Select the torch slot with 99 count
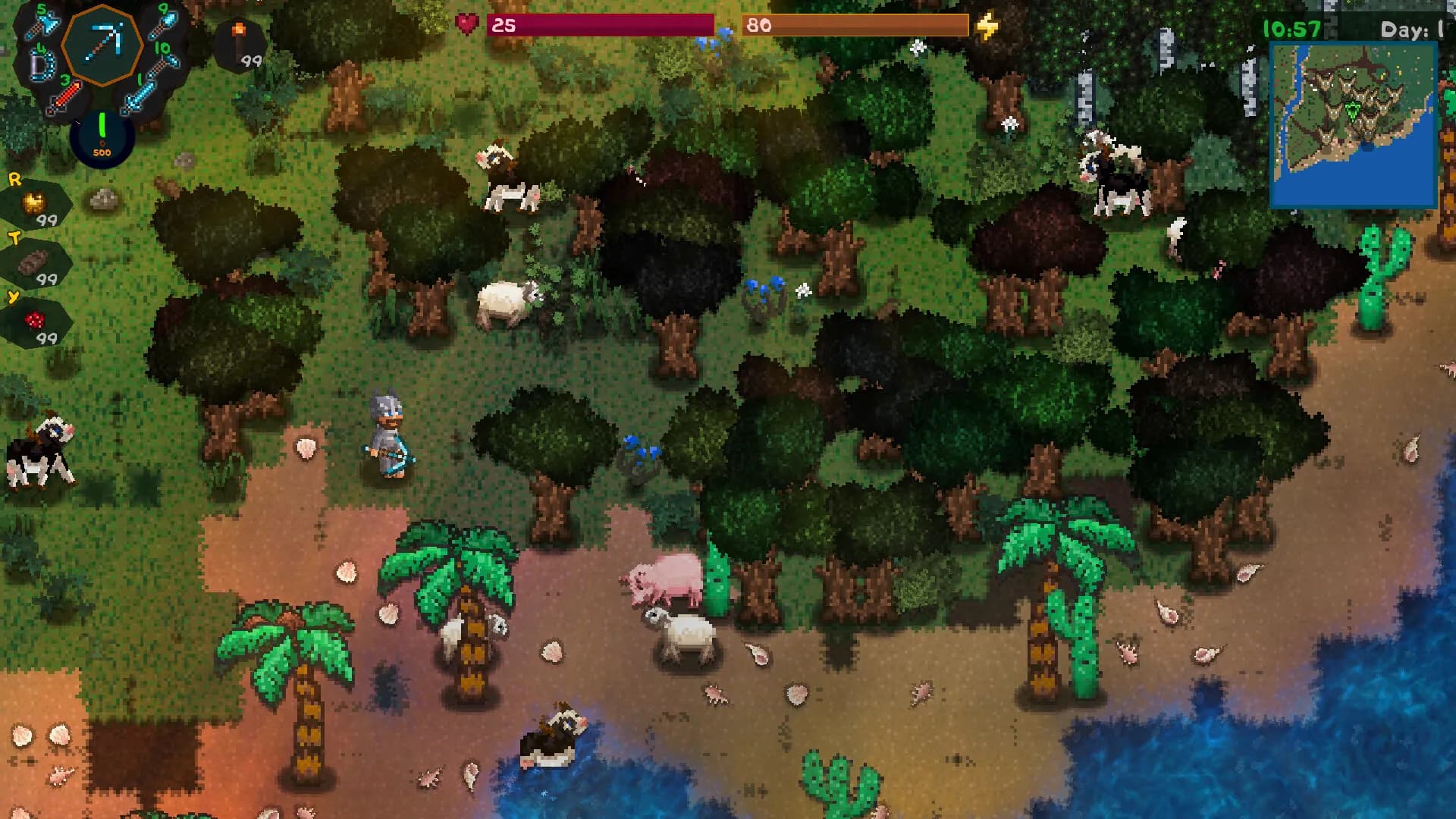 click(x=240, y=44)
